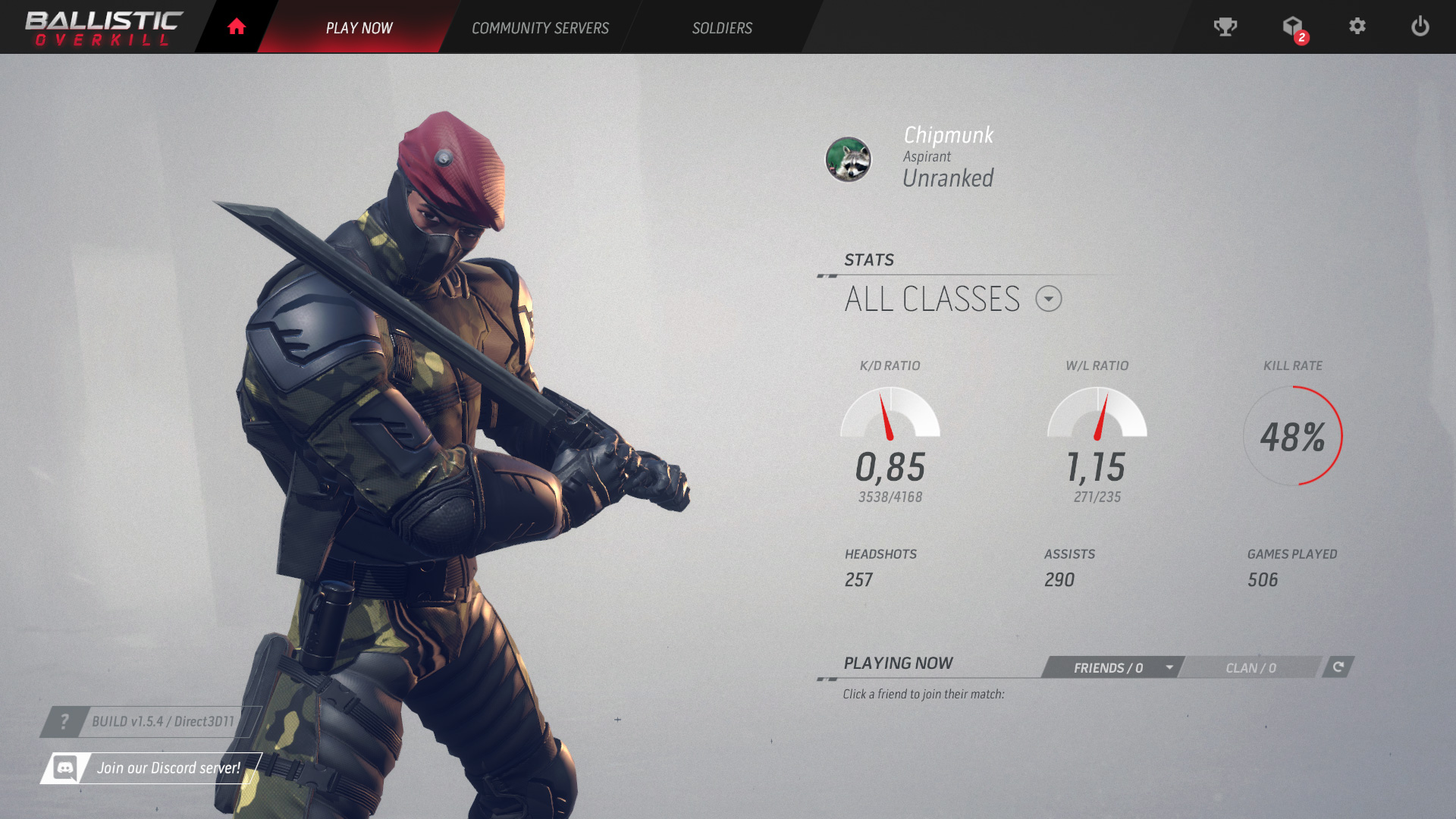
Task: Expand the ALL CLASSES stats dropdown
Action: pos(1049,299)
